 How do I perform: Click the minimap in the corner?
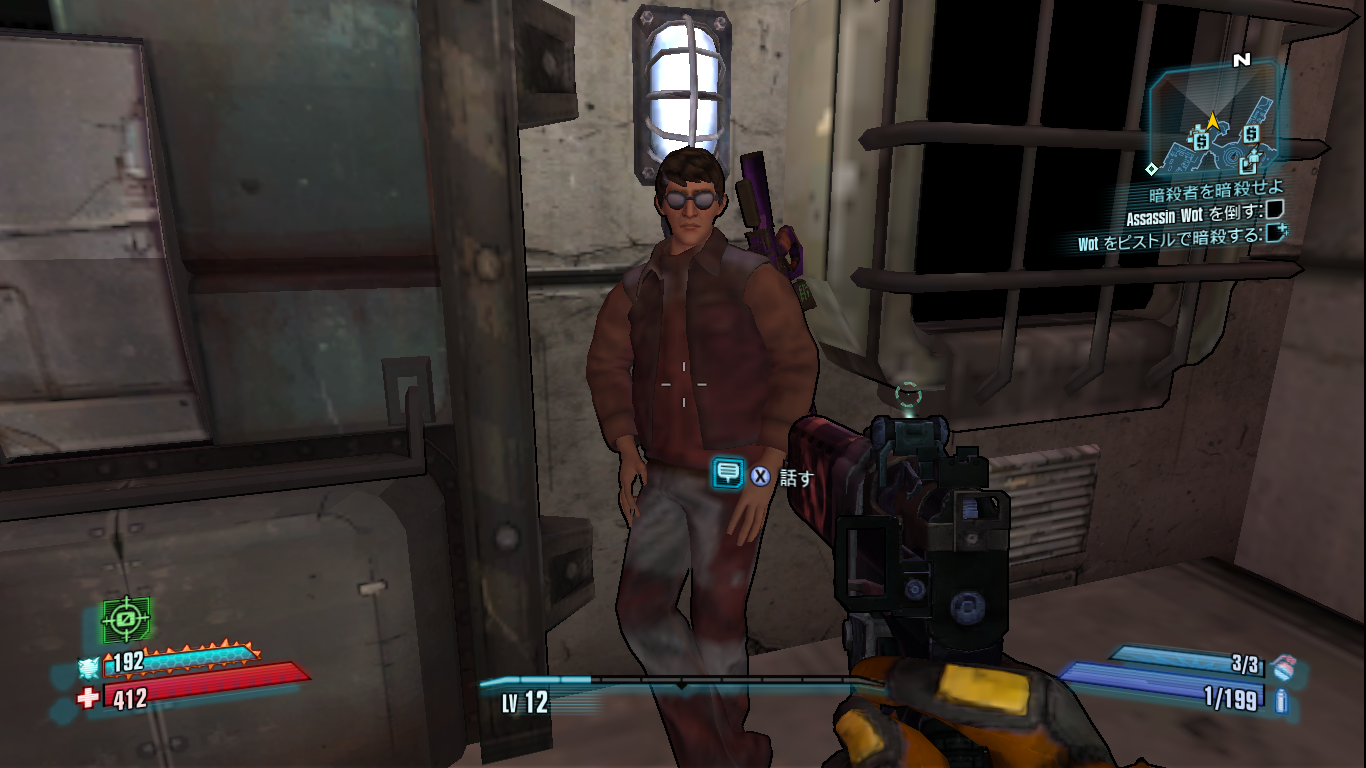(x=1215, y=118)
